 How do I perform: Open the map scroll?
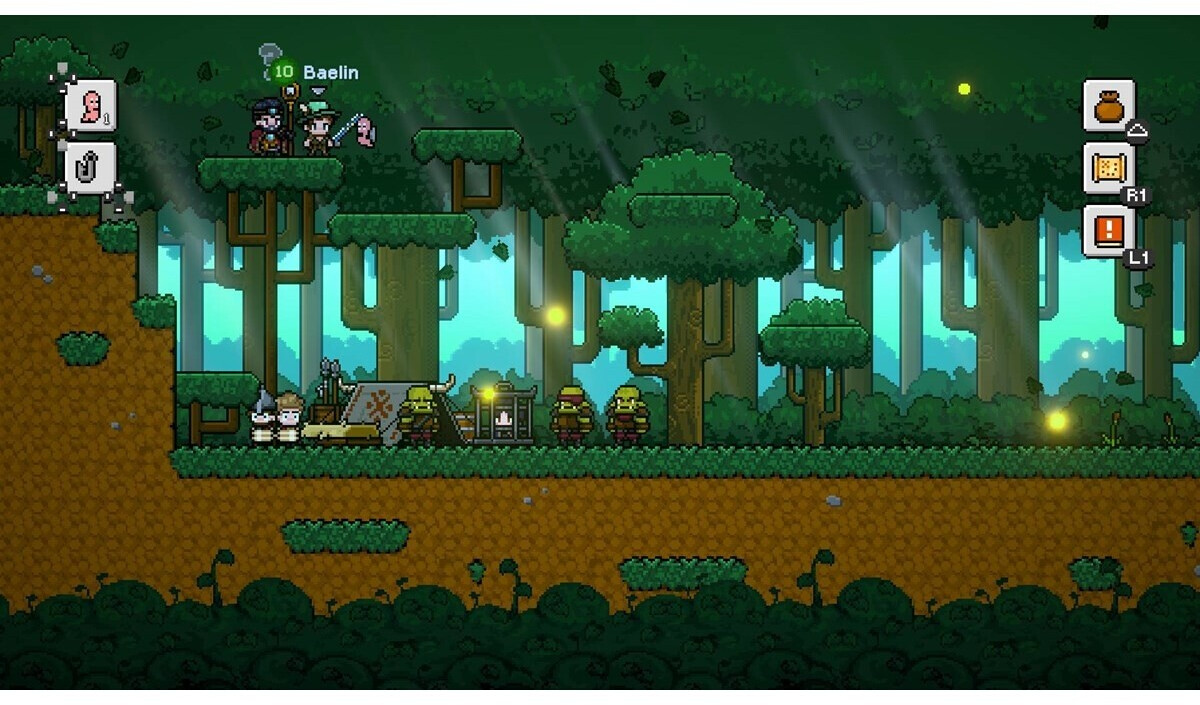click(x=1109, y=167)
